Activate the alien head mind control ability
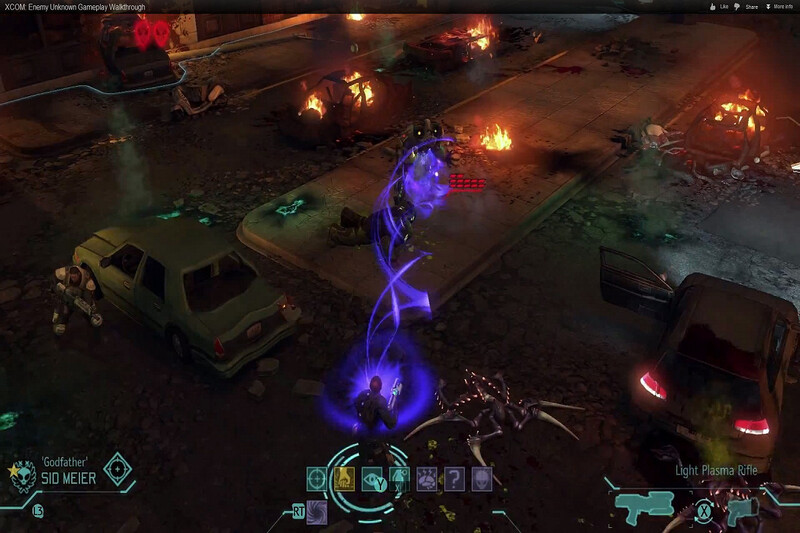This screenshot has height=533, width=800. tap(481, 479)
